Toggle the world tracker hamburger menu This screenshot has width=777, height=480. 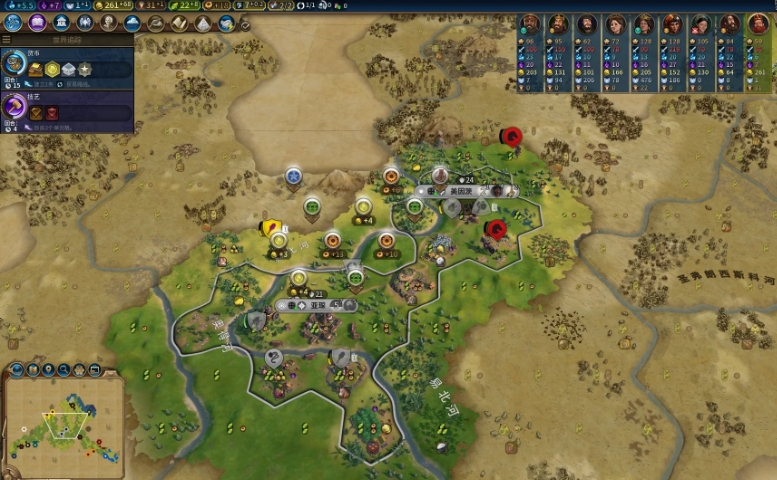point(7,40)
